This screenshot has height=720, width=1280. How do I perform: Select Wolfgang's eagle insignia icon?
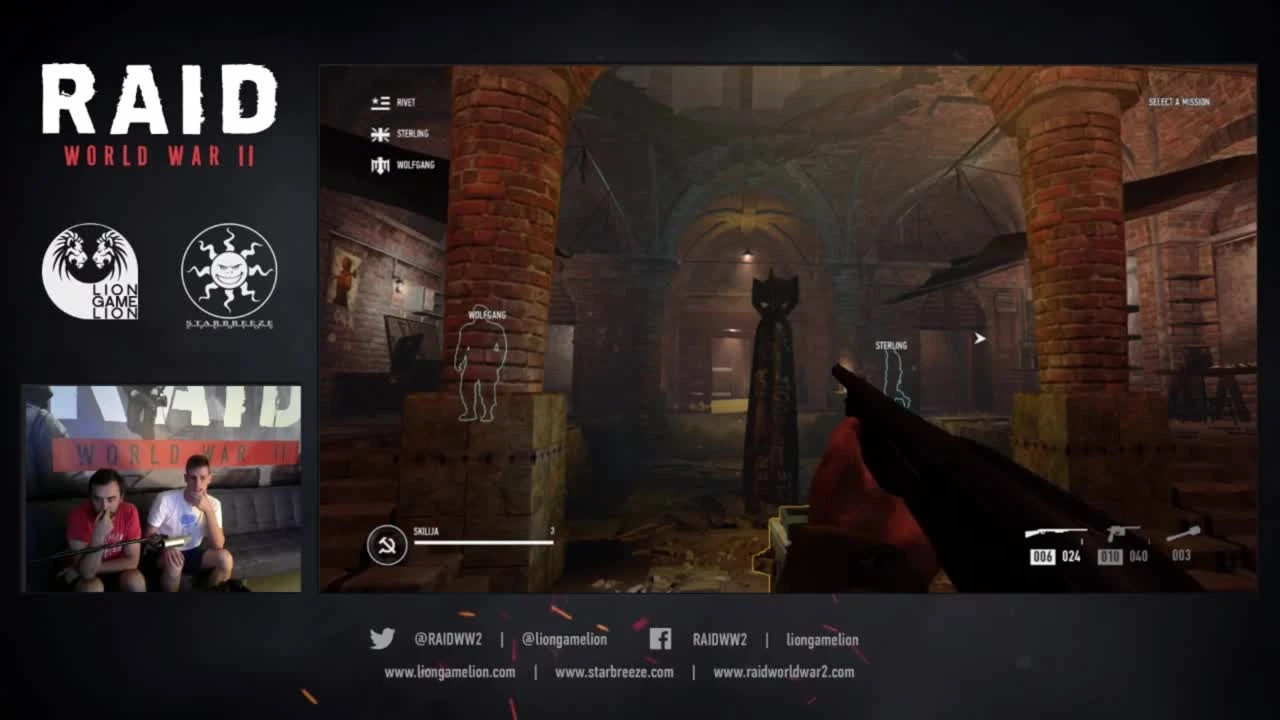pos(380,165)
